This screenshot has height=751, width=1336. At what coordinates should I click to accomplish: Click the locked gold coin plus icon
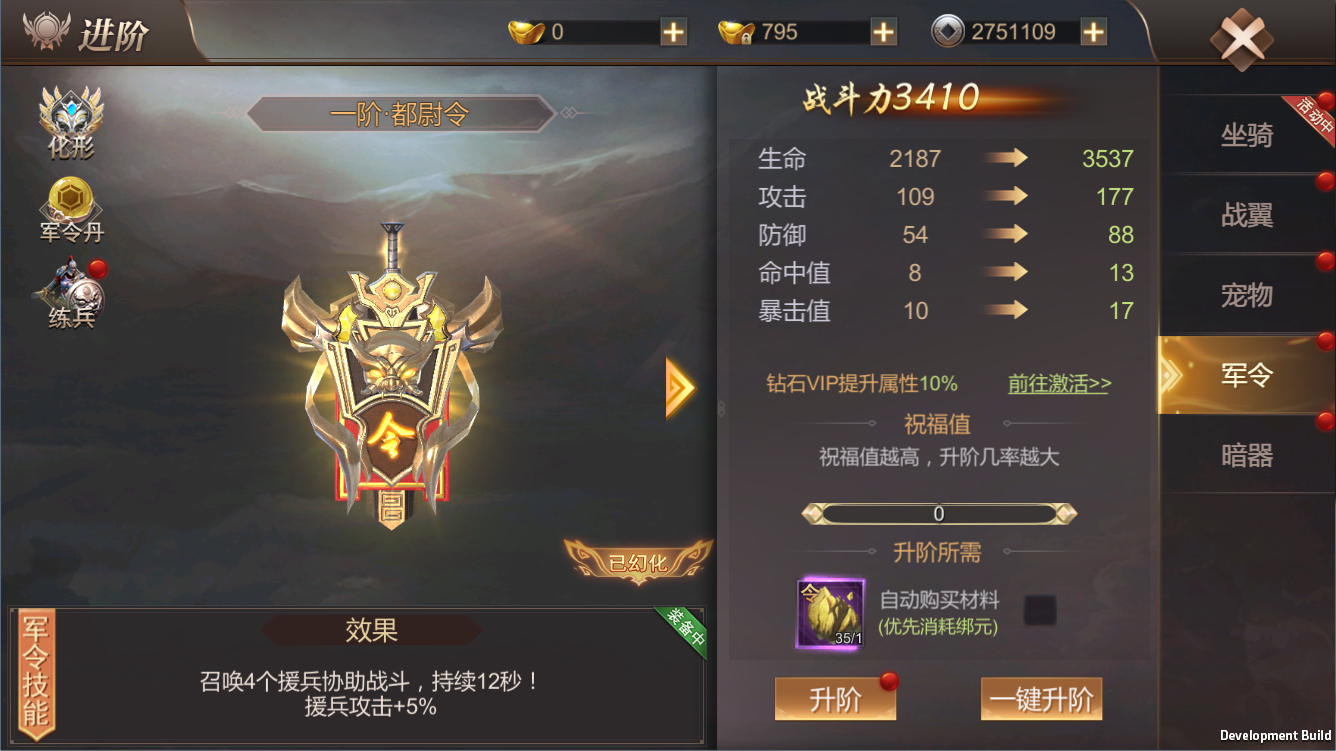[x=883, y=31]
